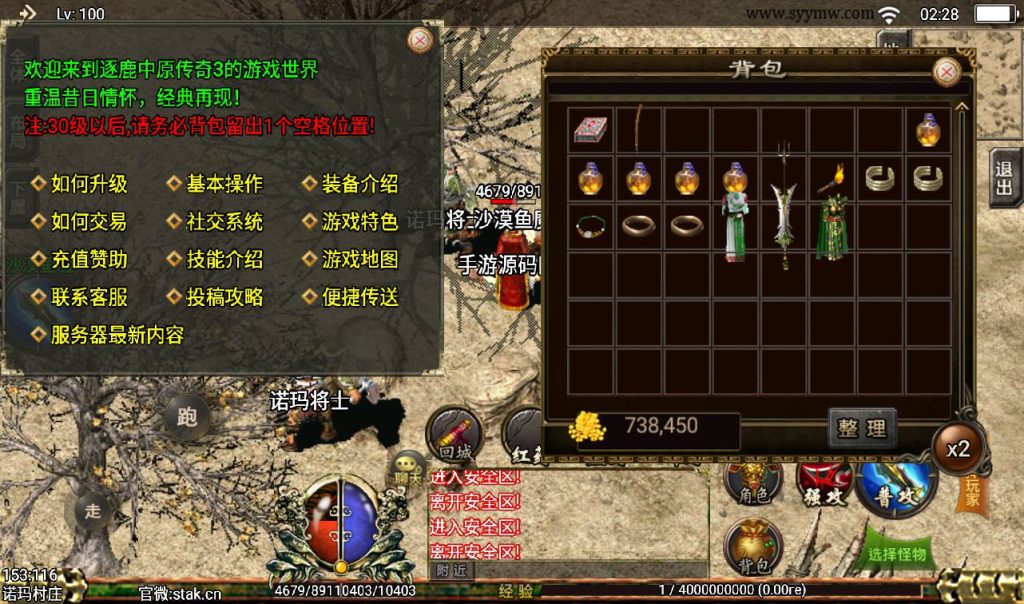This screenshot has height=604, width=1024.
Task: Open the 如何升级 help topic
Action: (x=88, y=184)
